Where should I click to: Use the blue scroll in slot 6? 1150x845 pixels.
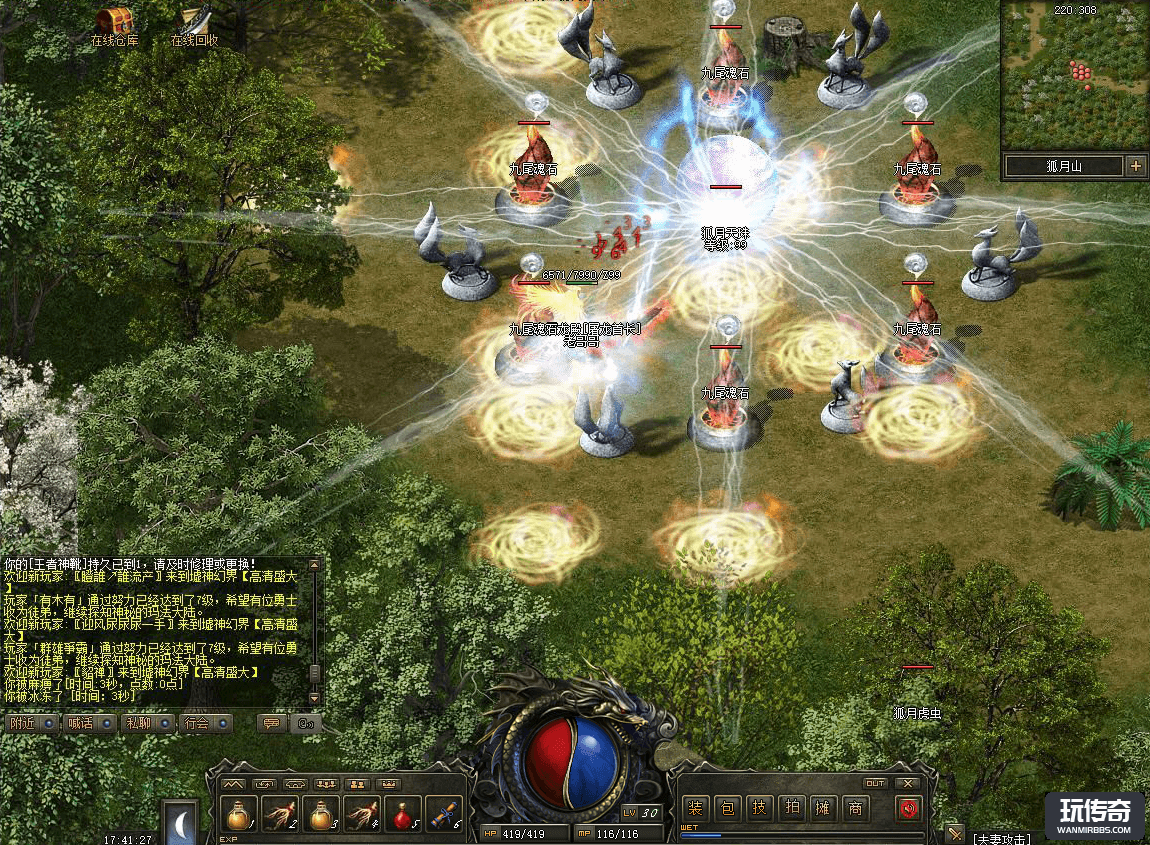(444, 815)
